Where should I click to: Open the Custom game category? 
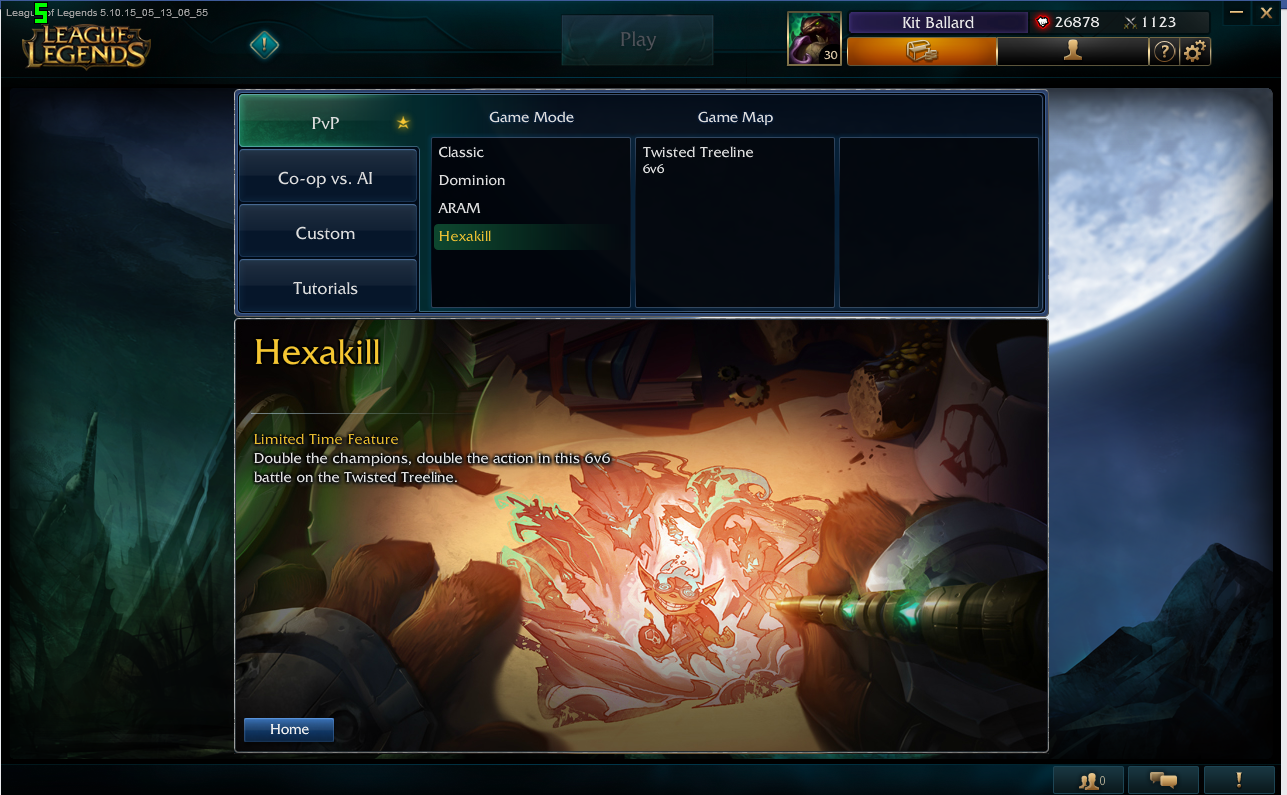click(x=326, y=233)
